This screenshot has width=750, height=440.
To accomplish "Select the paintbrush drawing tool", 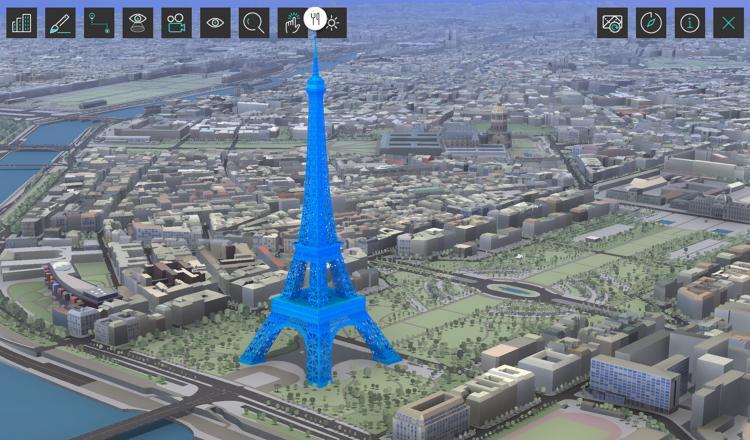I will pyautogui.click(x=60, y=23).
